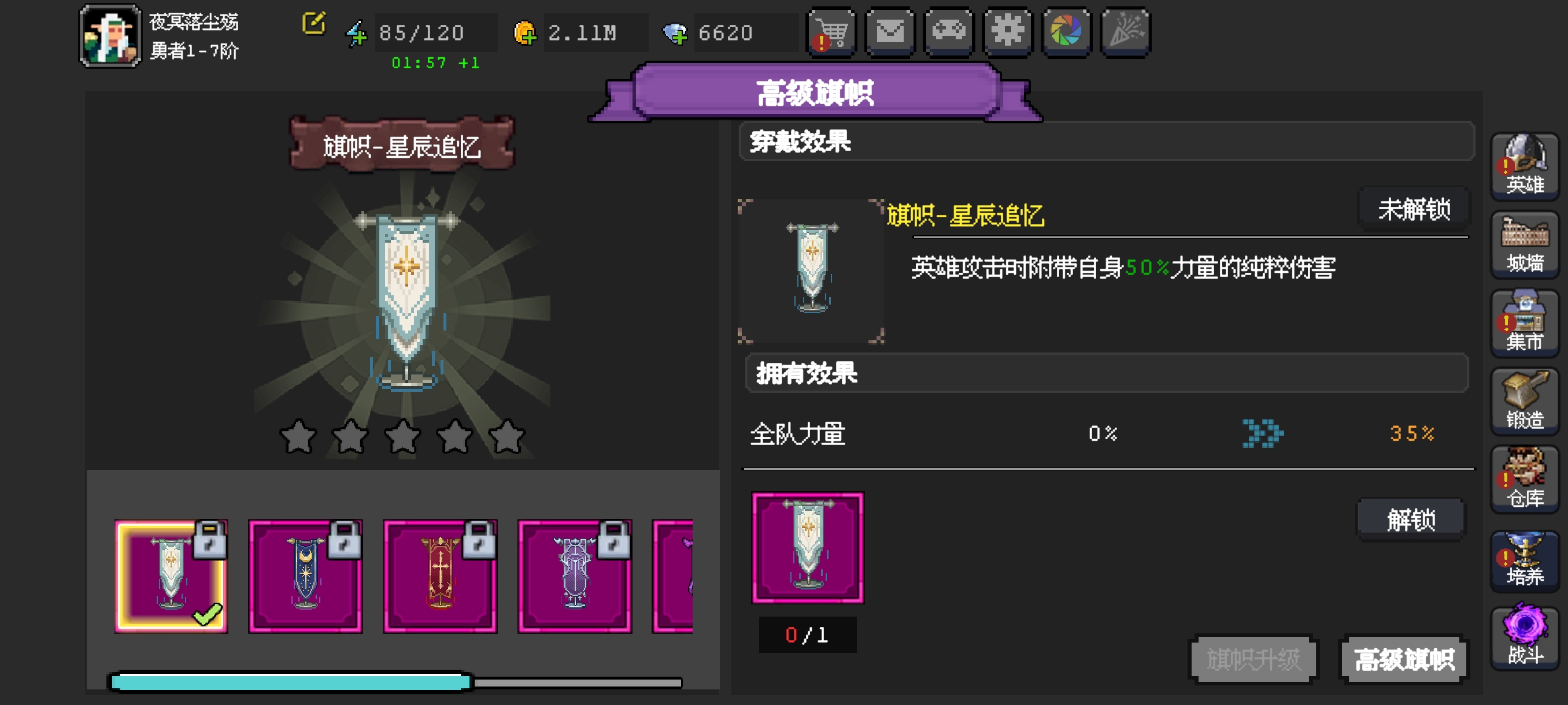The image size is (1568, 705).
Task: Open the settings gear menu
Action: (x=1007, y=33)
